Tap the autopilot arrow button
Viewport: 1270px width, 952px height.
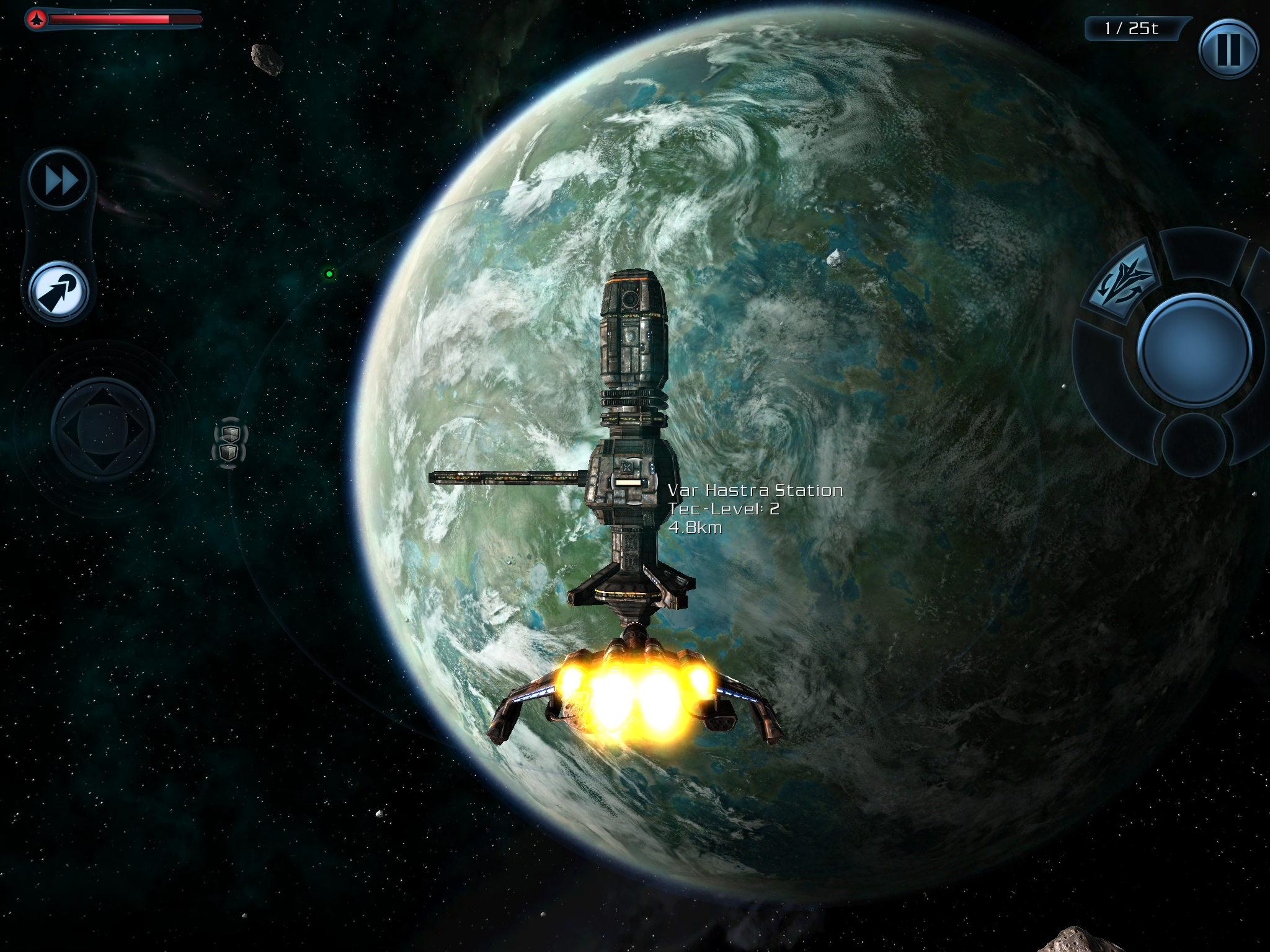59,291
